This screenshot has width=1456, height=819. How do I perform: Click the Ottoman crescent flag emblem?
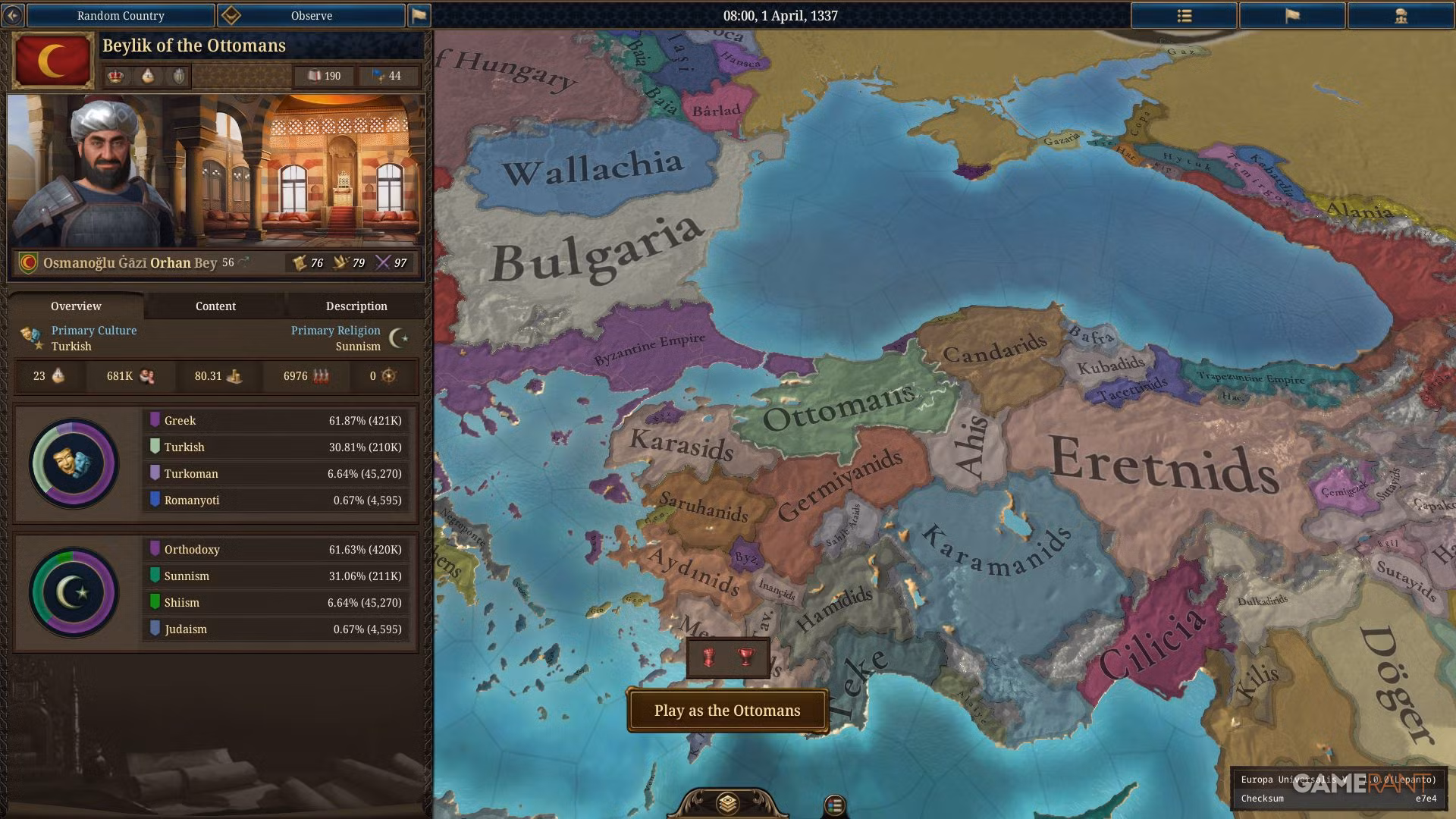(x=53, y=61)
